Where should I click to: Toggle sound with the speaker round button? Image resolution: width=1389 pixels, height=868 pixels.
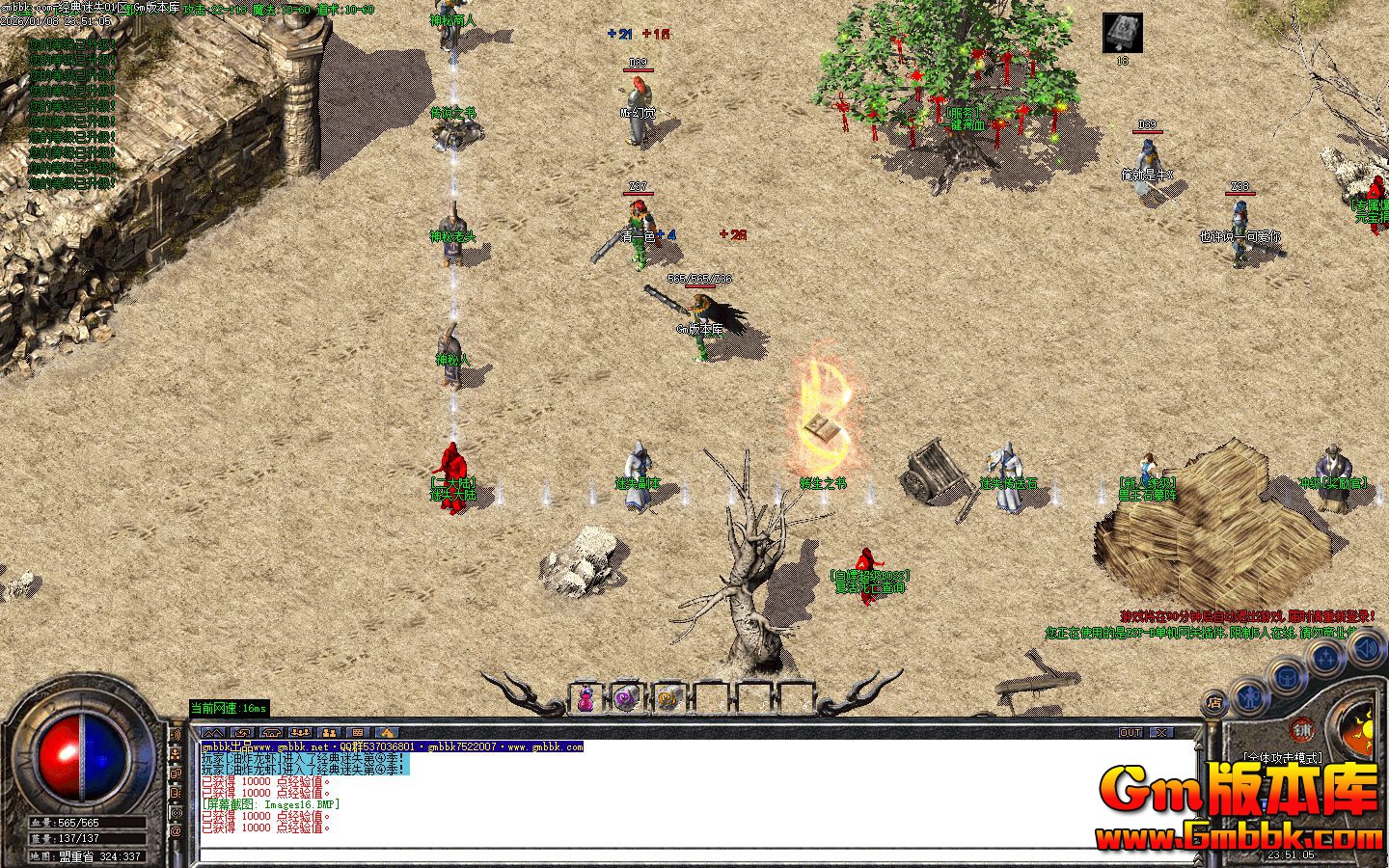(1366, 648)
